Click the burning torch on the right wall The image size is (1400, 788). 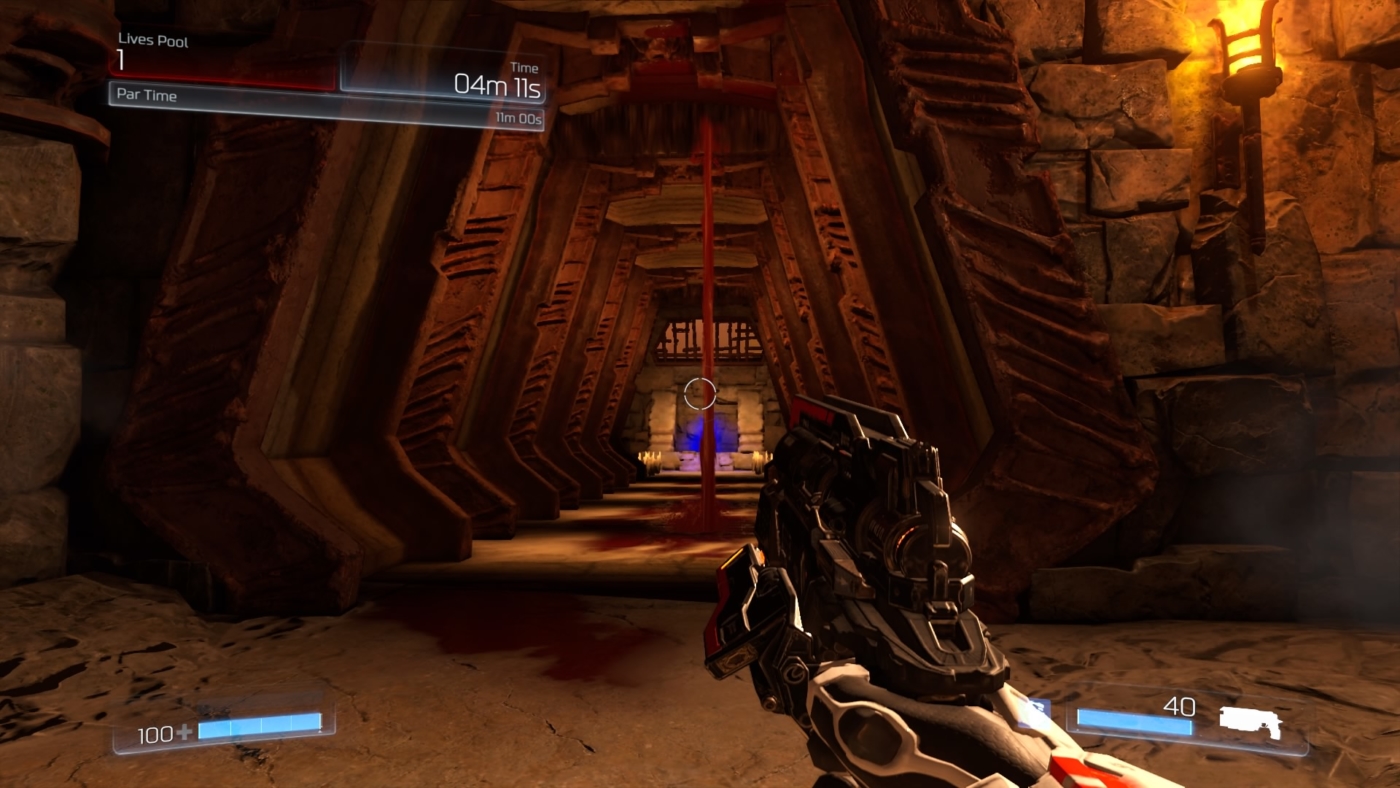pyautogui.click(x=1245, y=45)
